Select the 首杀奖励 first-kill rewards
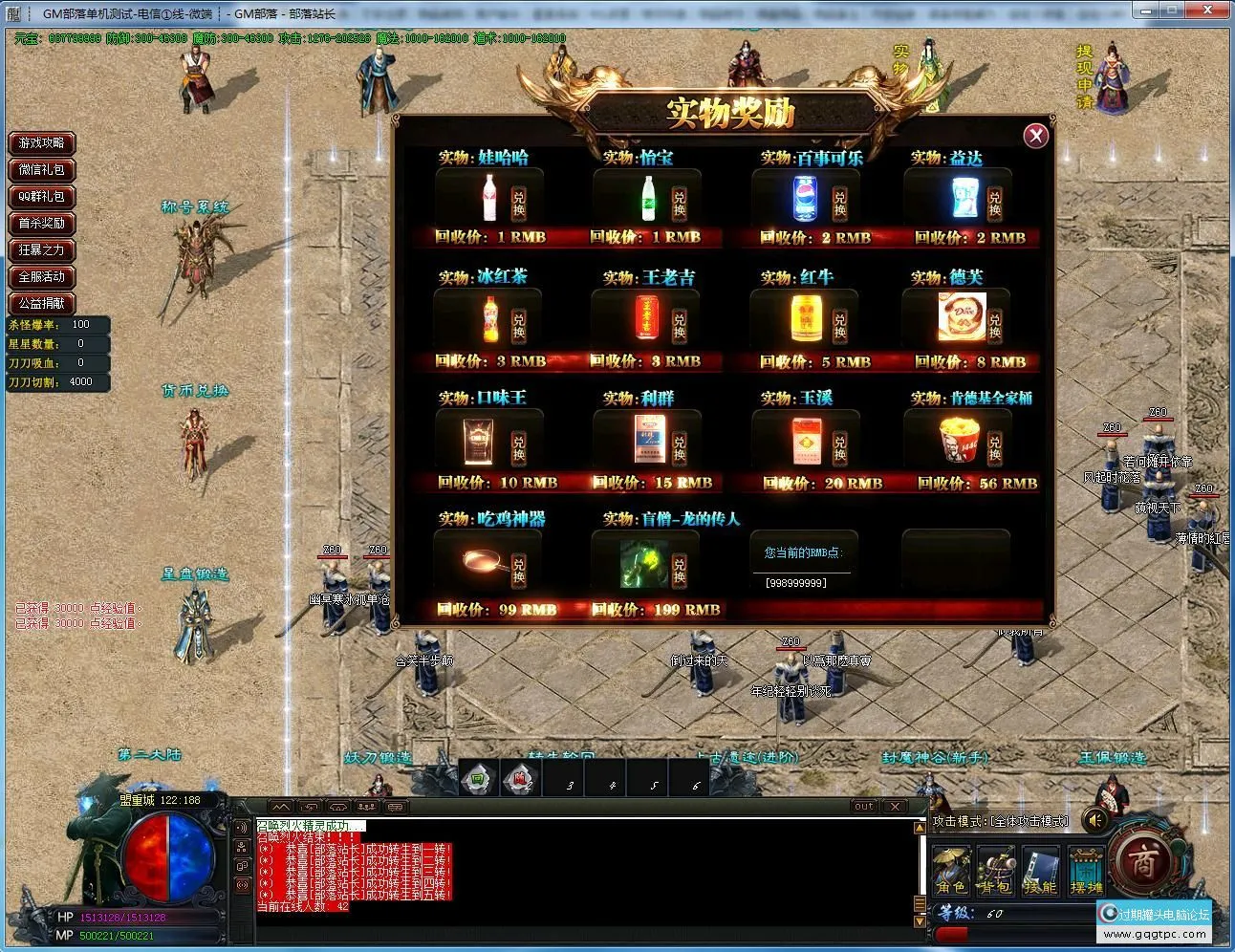Image resolution: width=1235 pixels, height=952 pixels. click(x=42, y=224)
